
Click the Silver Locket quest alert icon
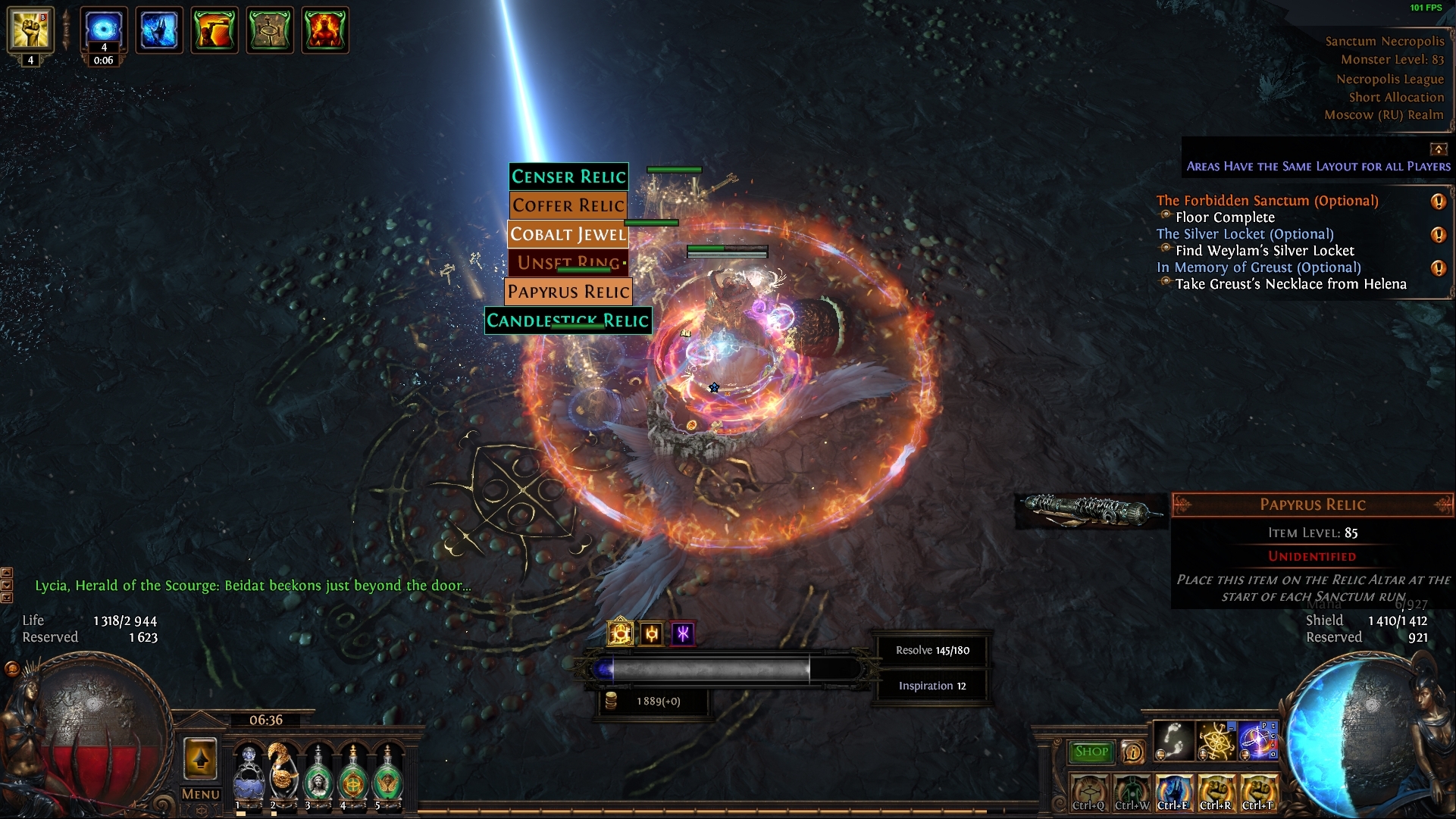point(1438,235)
